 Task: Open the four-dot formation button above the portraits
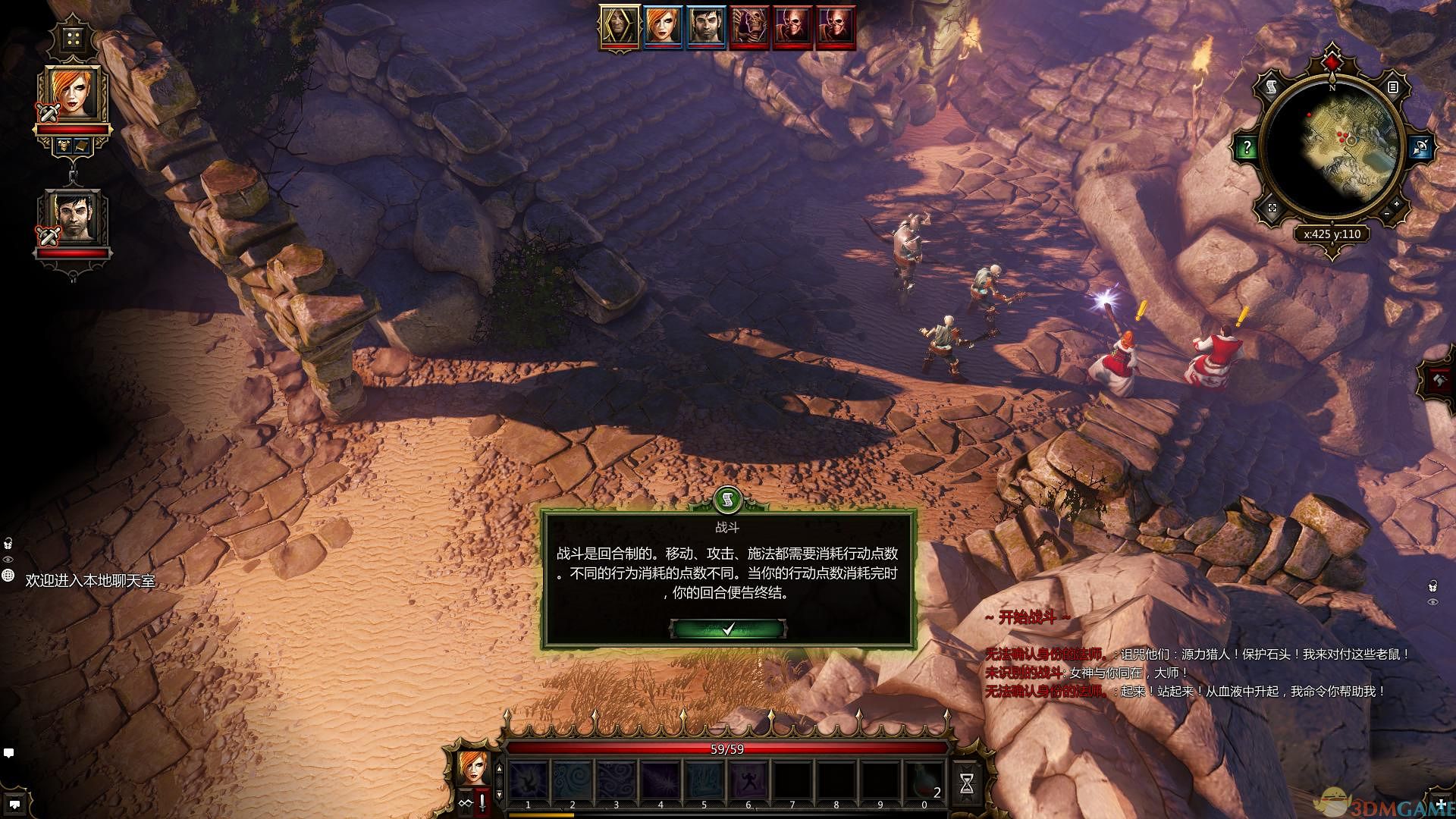(x=72, y=39)
